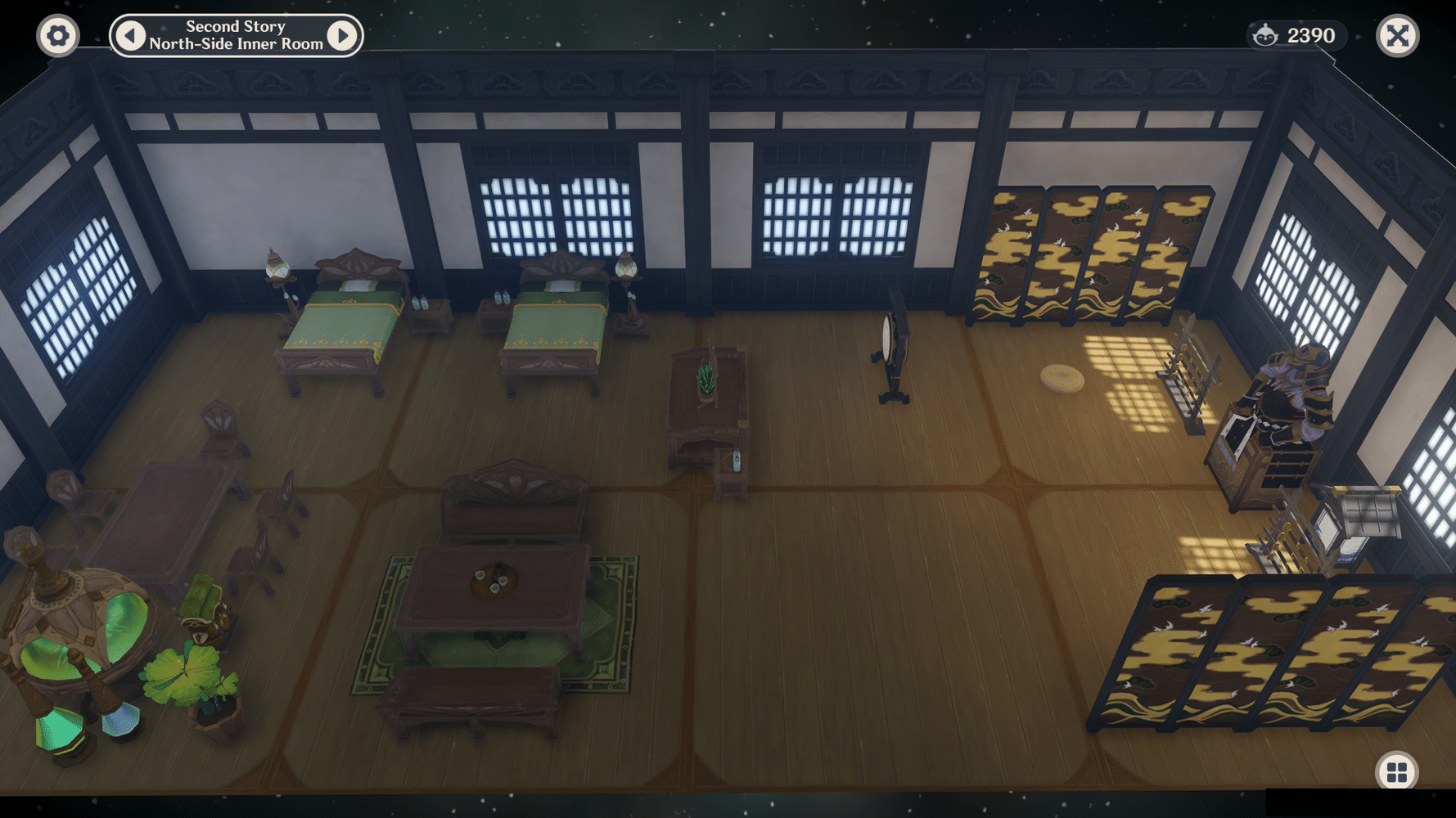Exit the editor with the X button
Viewport: 1456px width, 818px height.
(x=1399, y=35)
